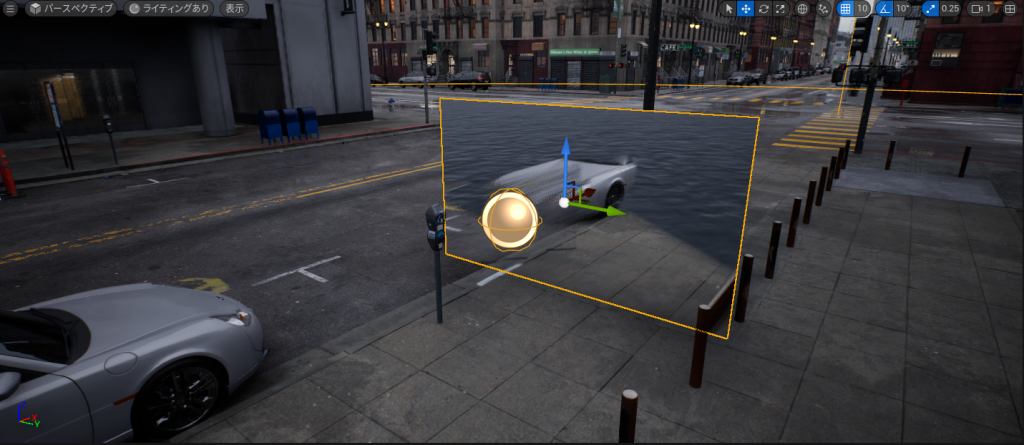Choose the translate (move) gizmo tool

pyautogui.click(x=745, y=8)
